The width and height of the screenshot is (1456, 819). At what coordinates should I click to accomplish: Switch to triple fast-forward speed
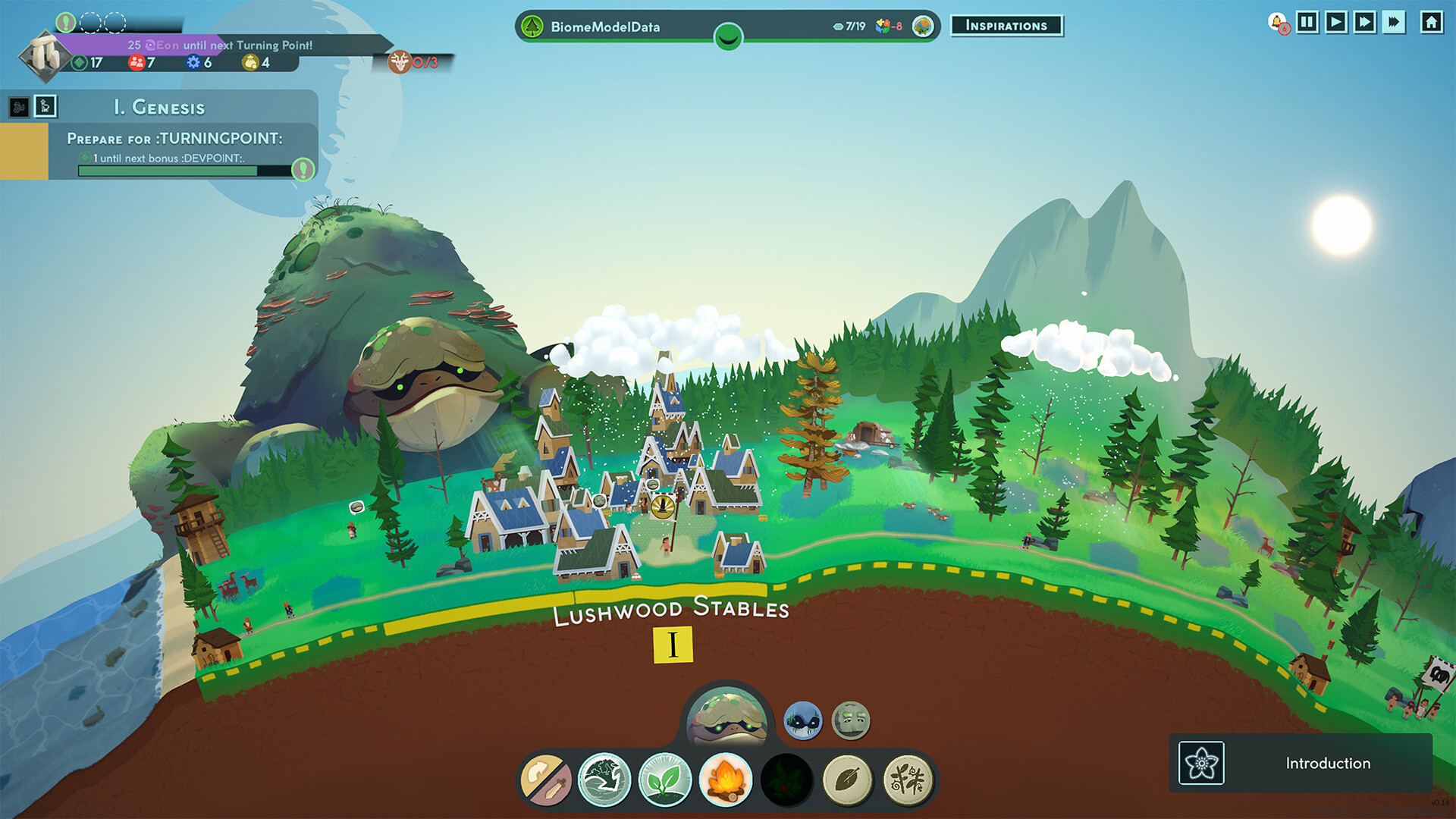(1394, 22)
